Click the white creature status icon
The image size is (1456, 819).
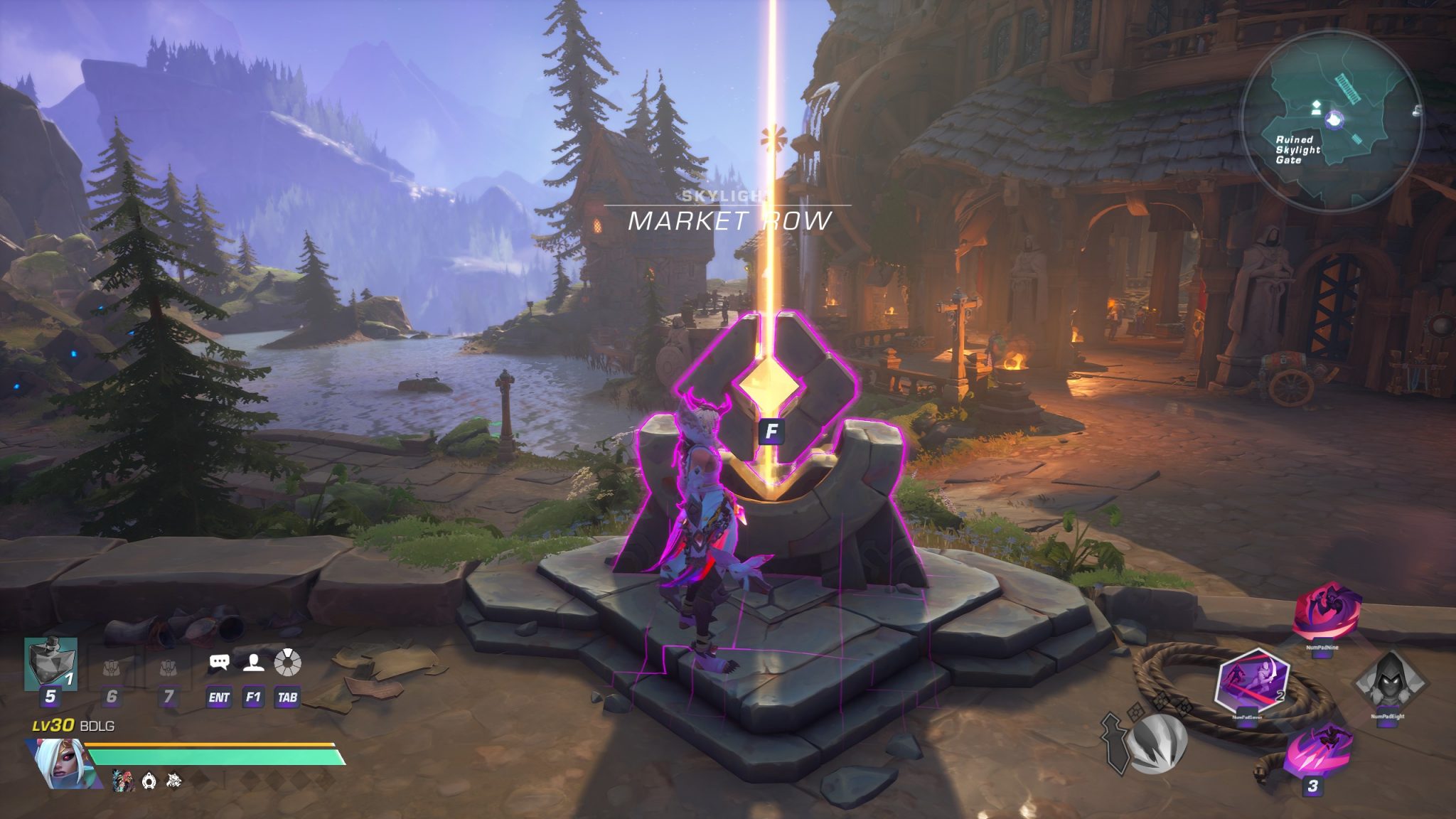[173, 781]
